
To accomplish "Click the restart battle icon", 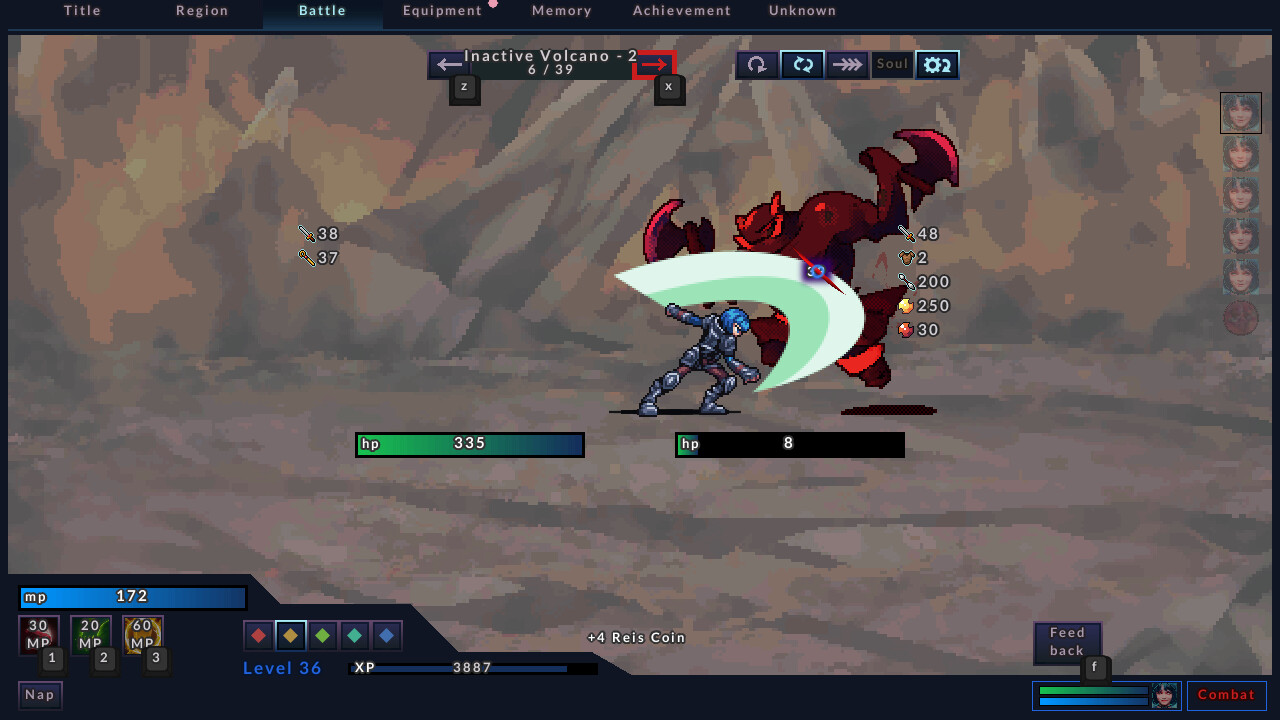I will pyautogui.click(x=756, y=64).
